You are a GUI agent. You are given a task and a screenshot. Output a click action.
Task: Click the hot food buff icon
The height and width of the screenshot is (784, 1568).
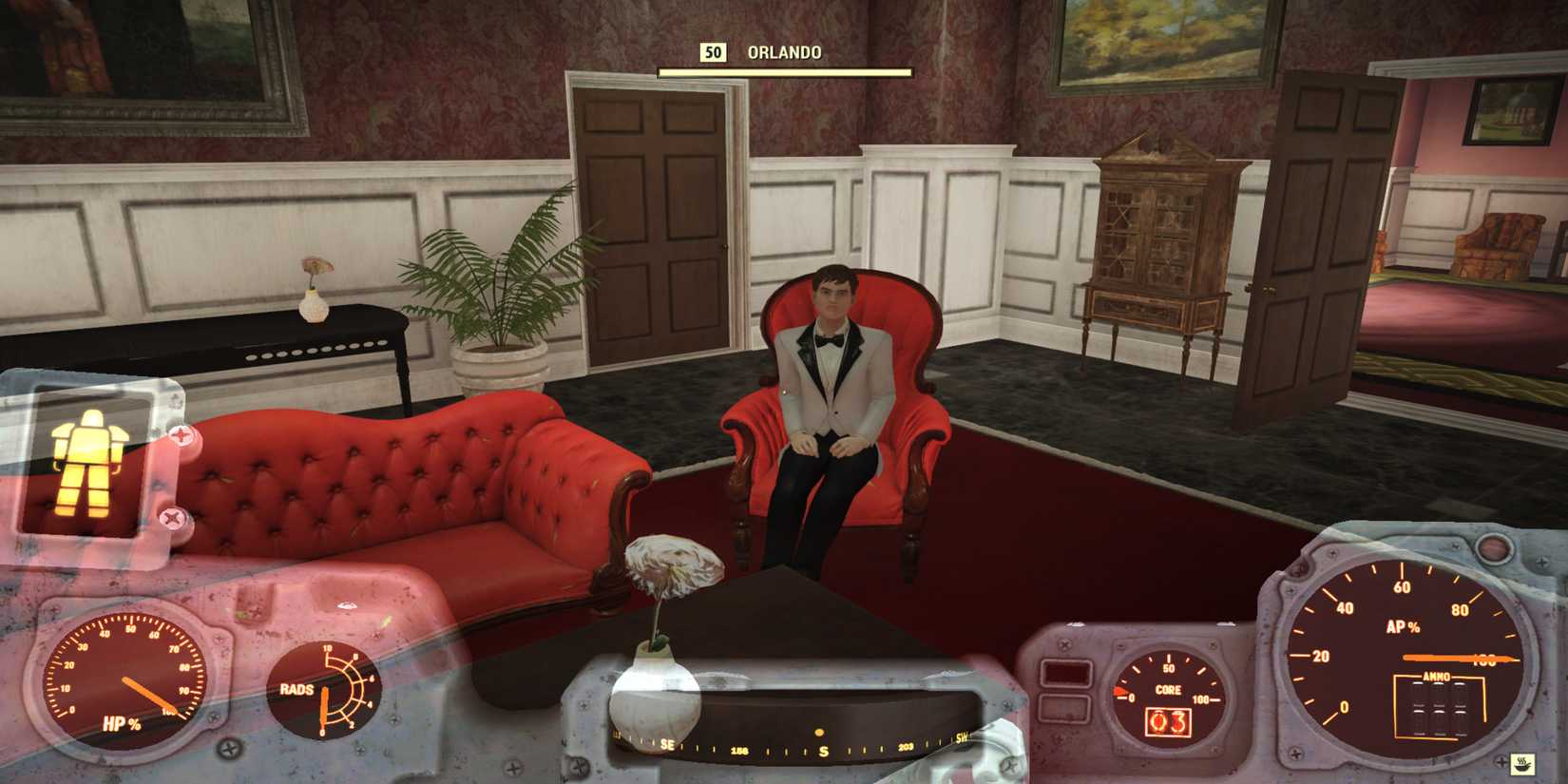point(1522,764)
